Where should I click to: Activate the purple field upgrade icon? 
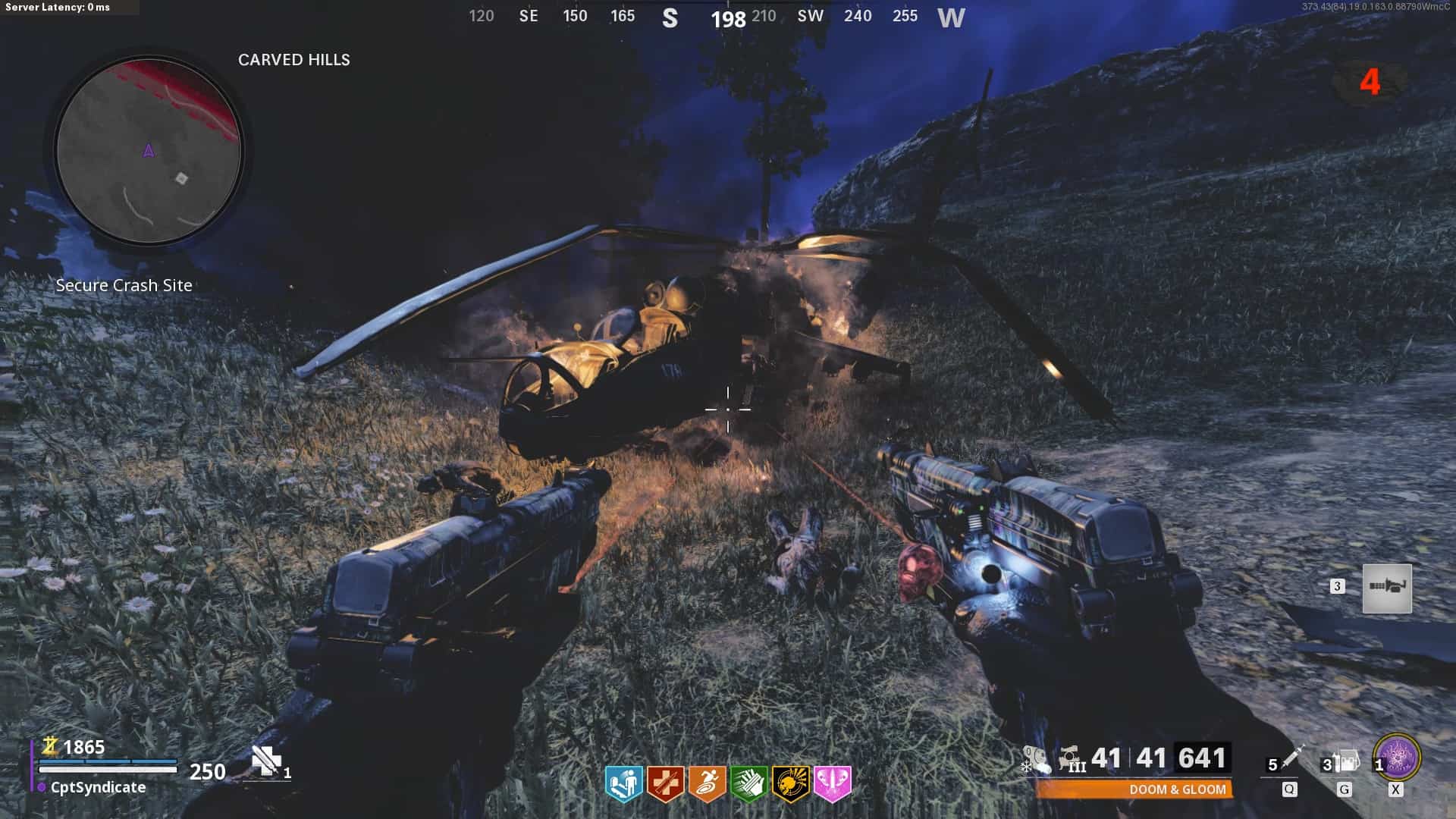coord(1397,757)
